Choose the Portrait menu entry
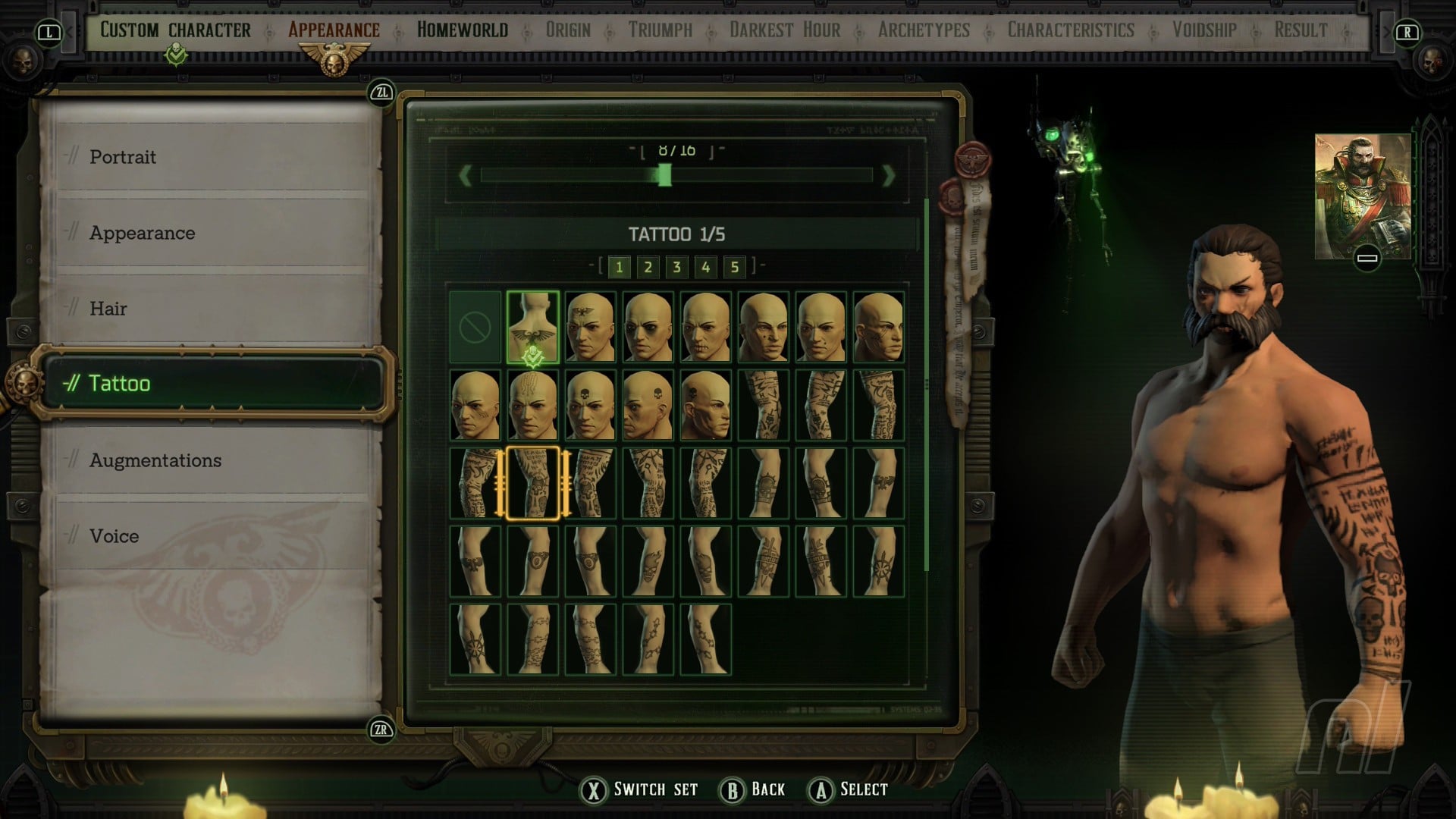Screen dimensions: 1456x819 [x=123, y=157]
